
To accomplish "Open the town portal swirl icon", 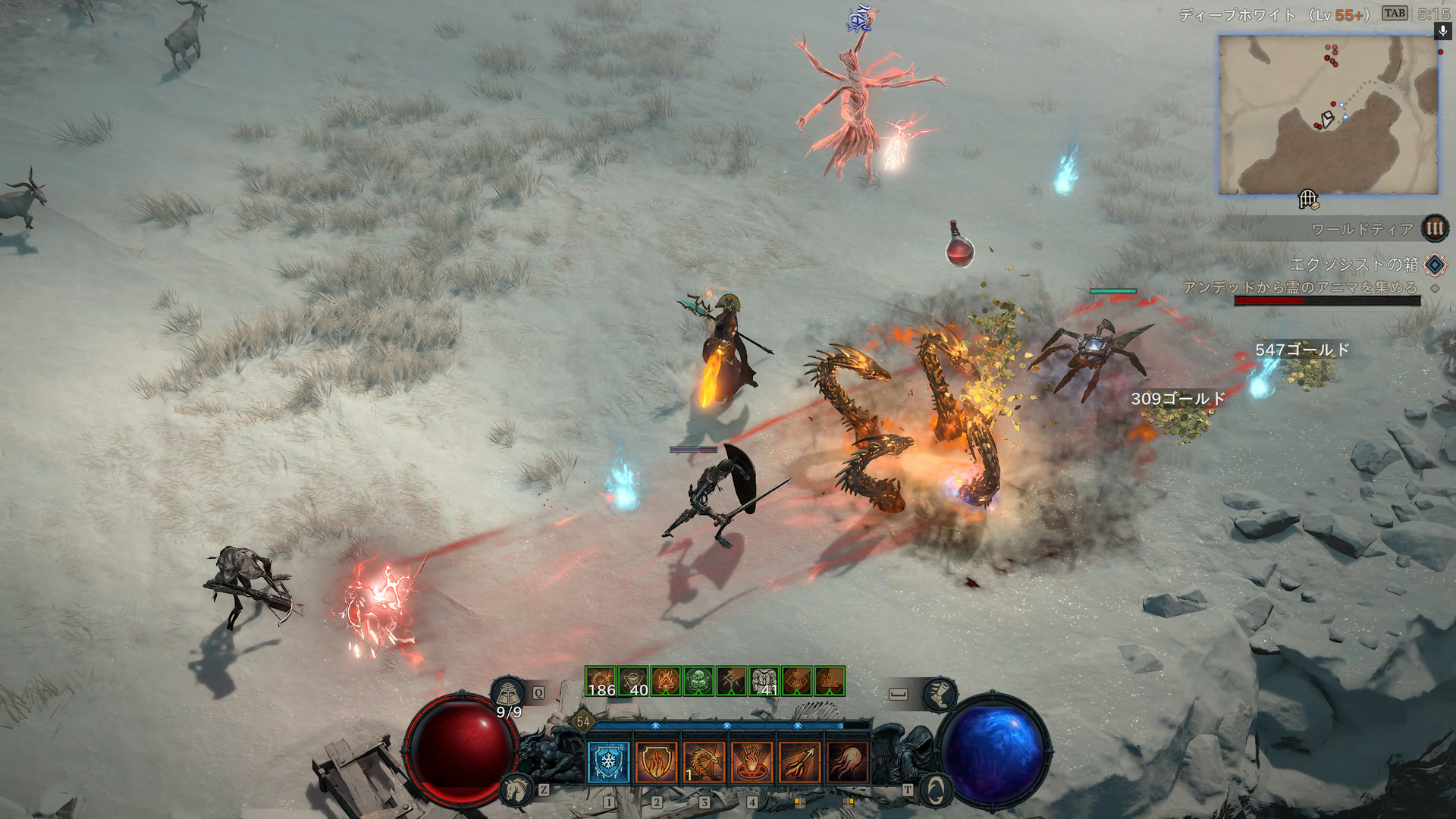I will coord(936,790).
